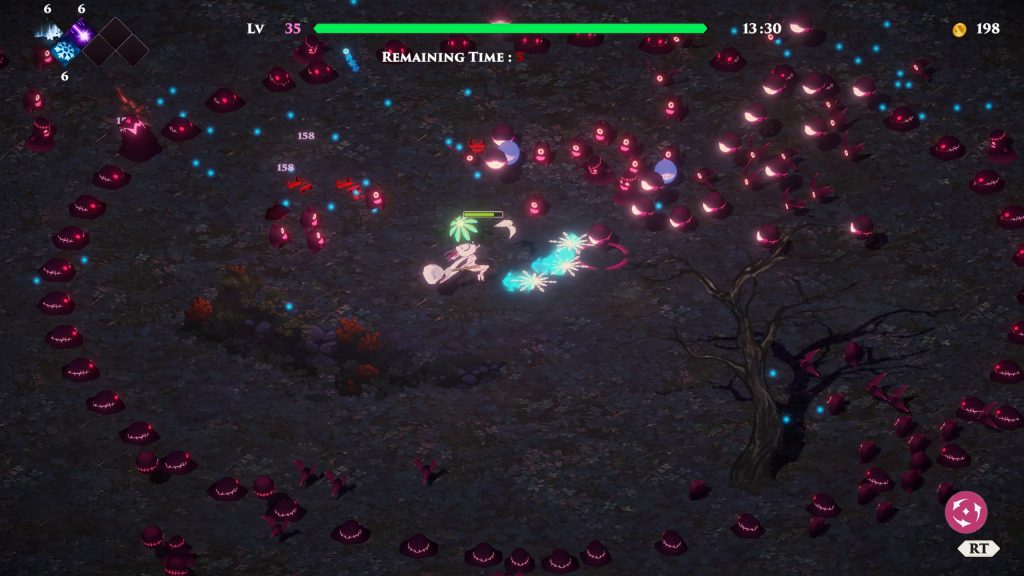
Task: Select the ice spikes skill icon
Action: (47, 30)
